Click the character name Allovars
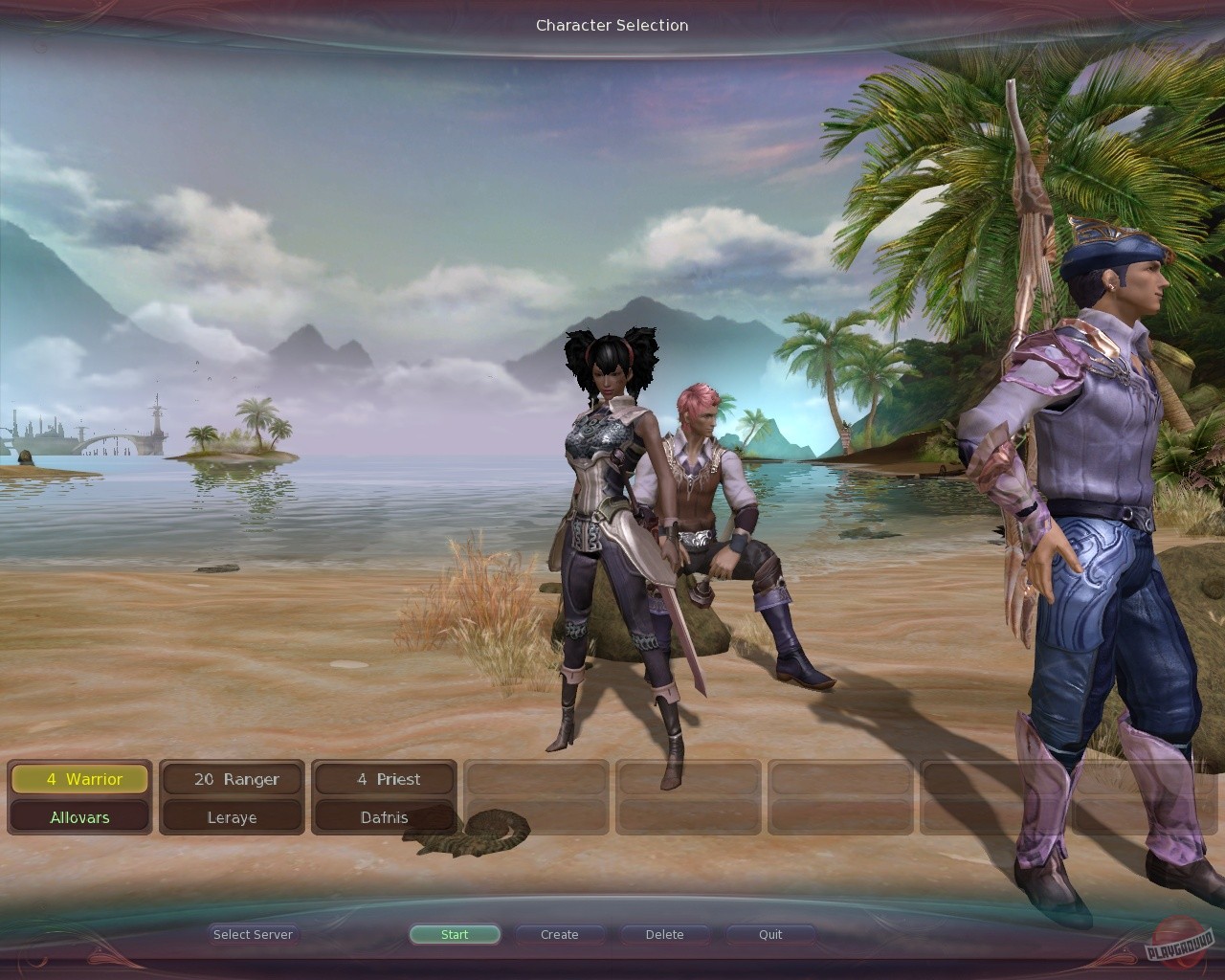This screenshot has height=980, width=1225. [79, 817]
